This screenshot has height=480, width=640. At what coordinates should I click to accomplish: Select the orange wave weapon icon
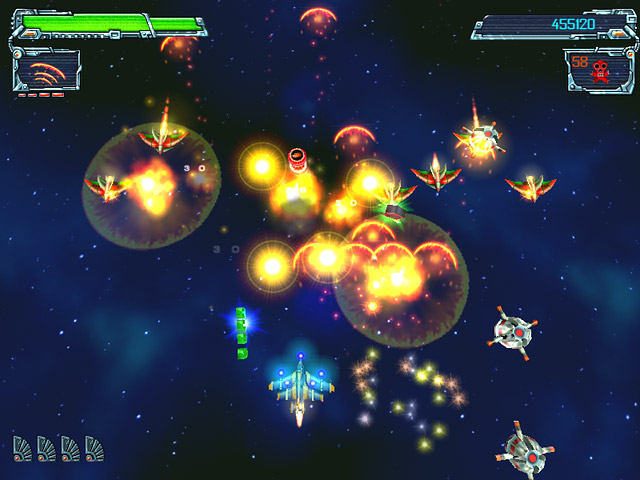coord(44,73)
